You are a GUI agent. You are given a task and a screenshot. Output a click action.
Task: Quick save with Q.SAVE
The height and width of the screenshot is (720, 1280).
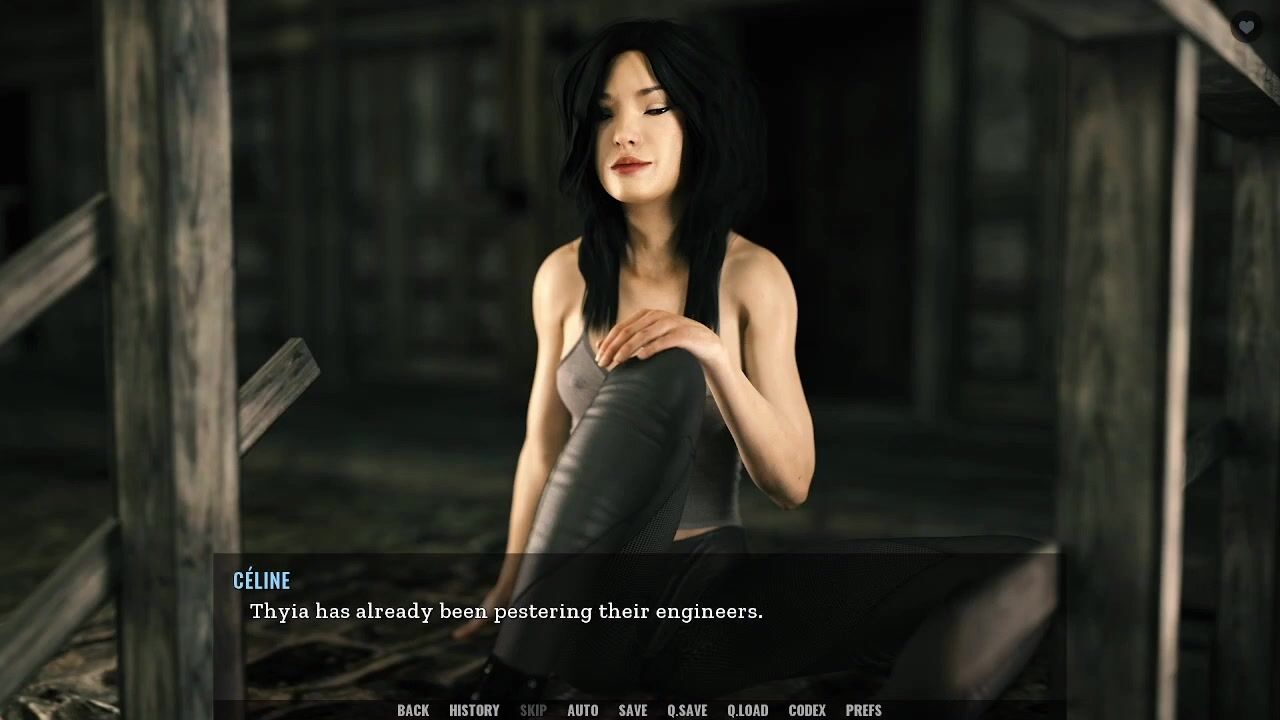(x=687, y=710)
